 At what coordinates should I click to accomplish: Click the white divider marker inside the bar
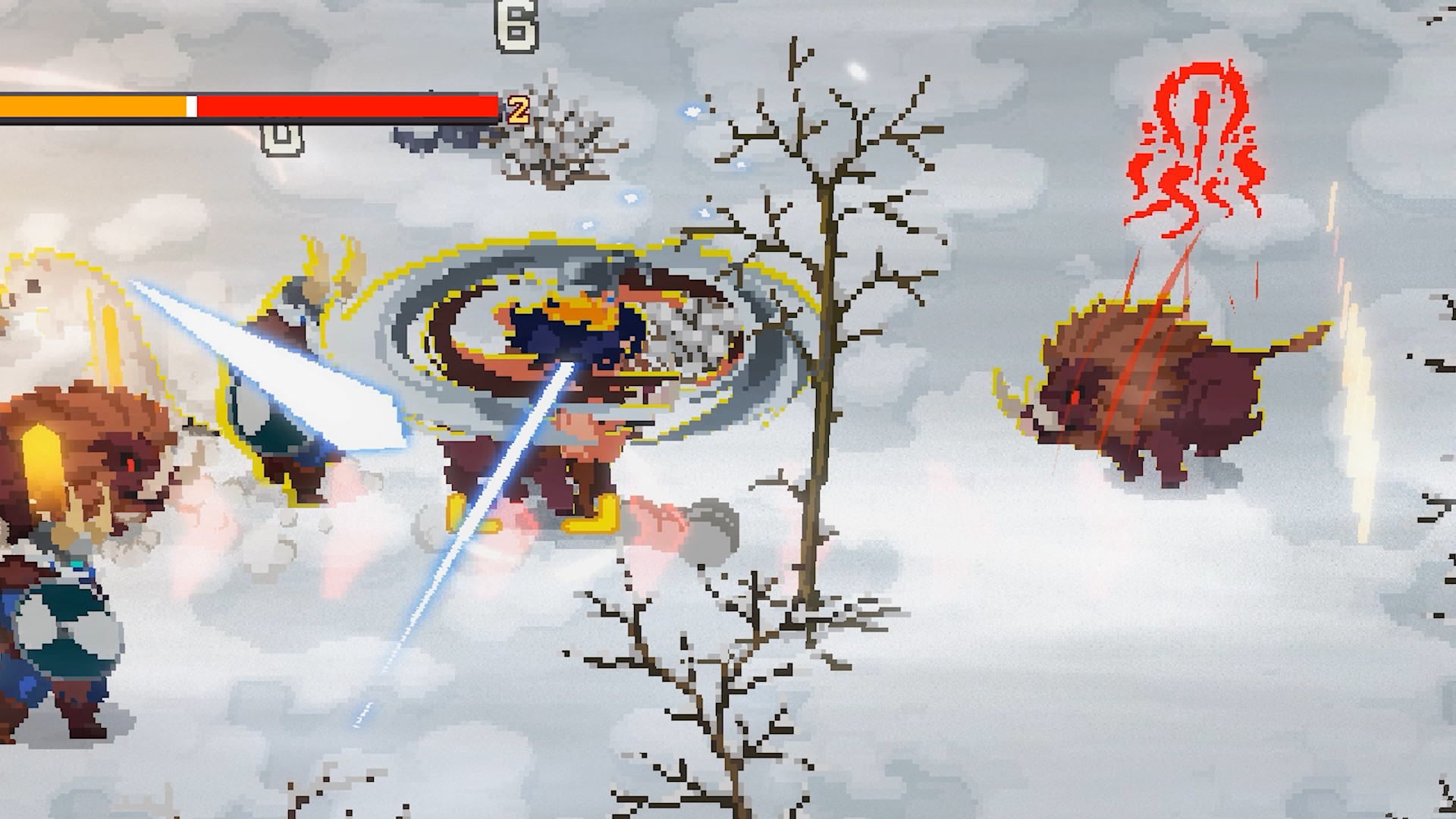tap(192, 106)
